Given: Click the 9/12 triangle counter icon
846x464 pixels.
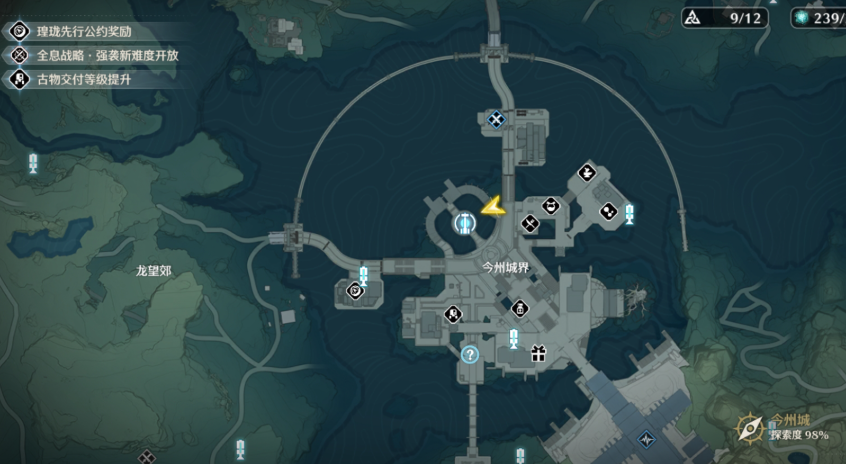Looking at the screenshot, I should 694,17.
